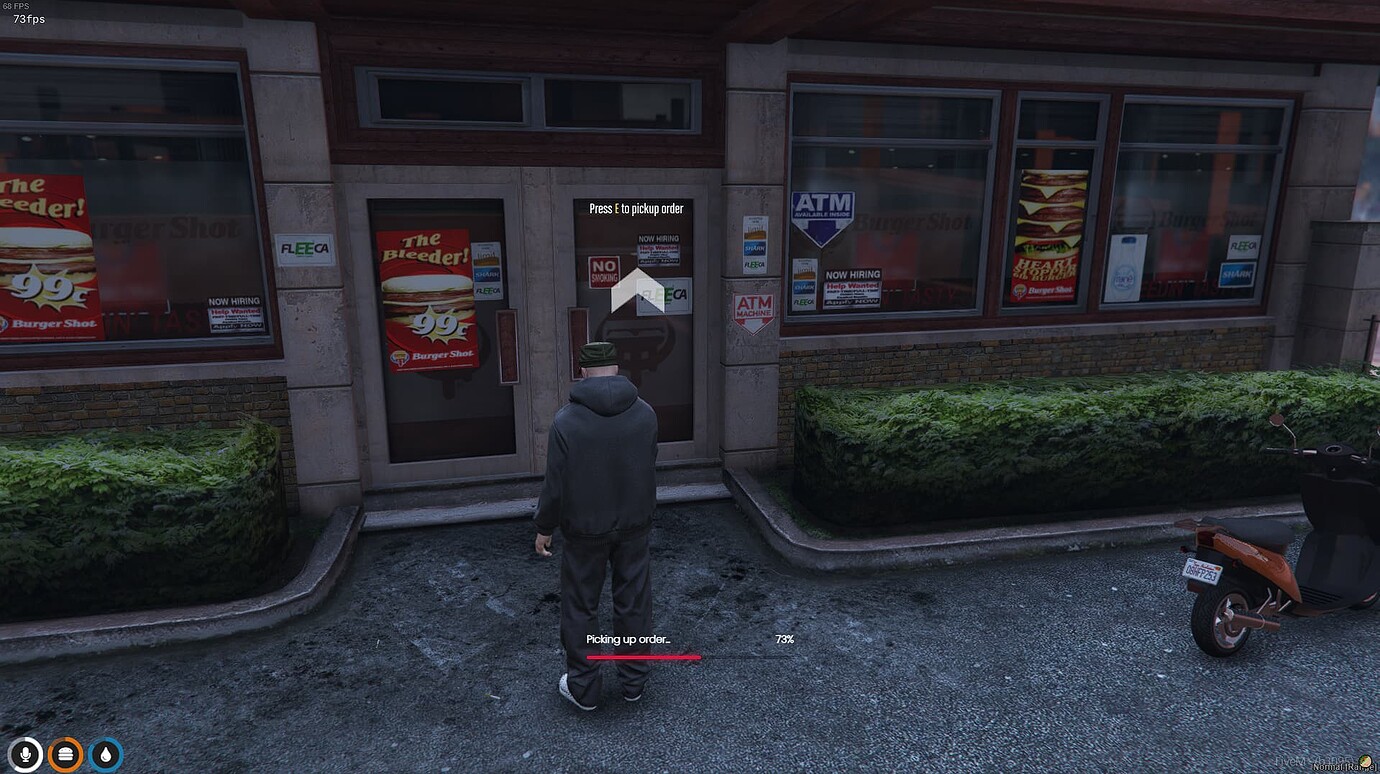The image size is (1380, 774).
Task: Toggle the thirst meter blue ring
Action: pos(104,754)
